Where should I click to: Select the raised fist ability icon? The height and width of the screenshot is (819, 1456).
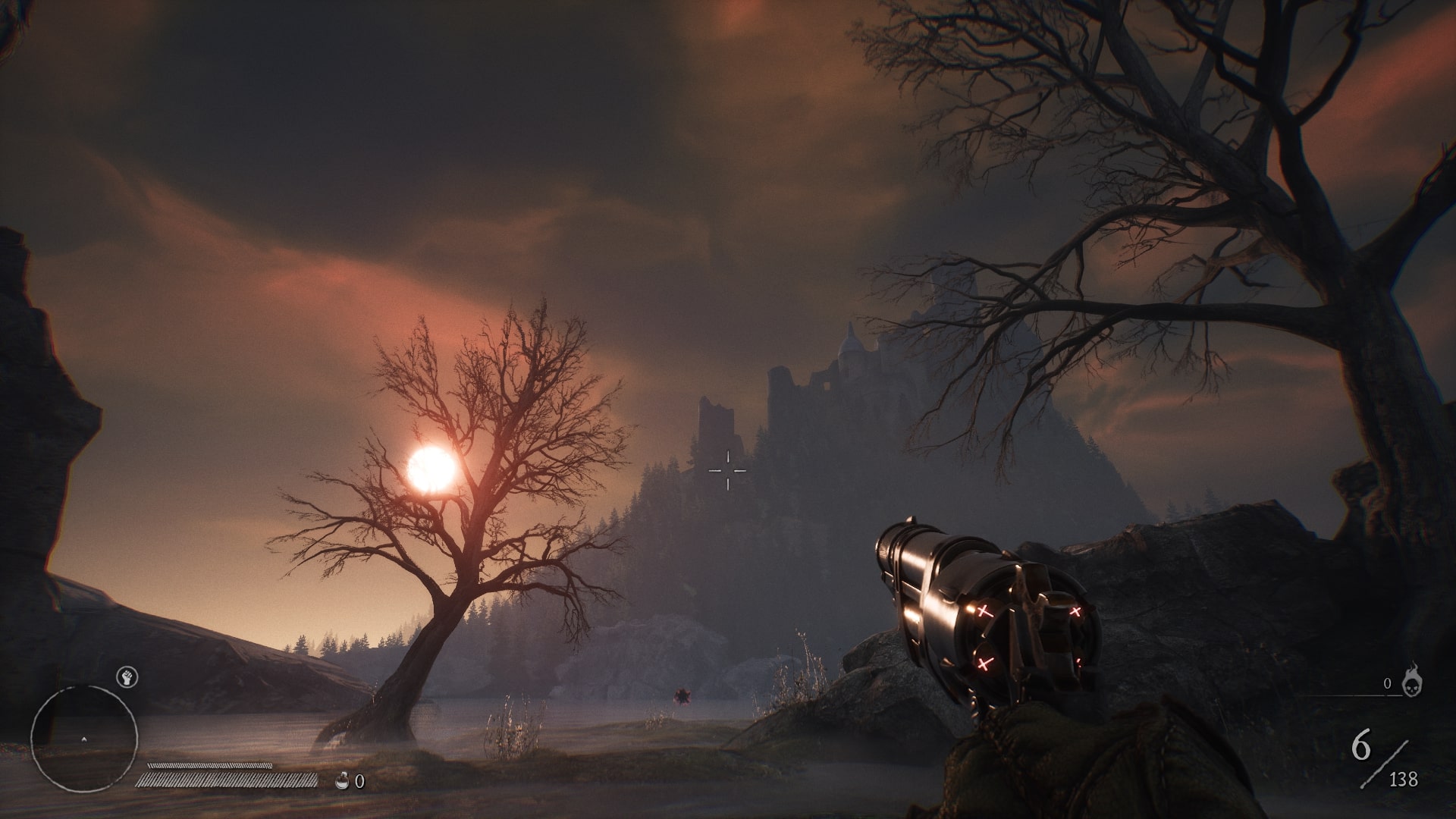point(126,677)
